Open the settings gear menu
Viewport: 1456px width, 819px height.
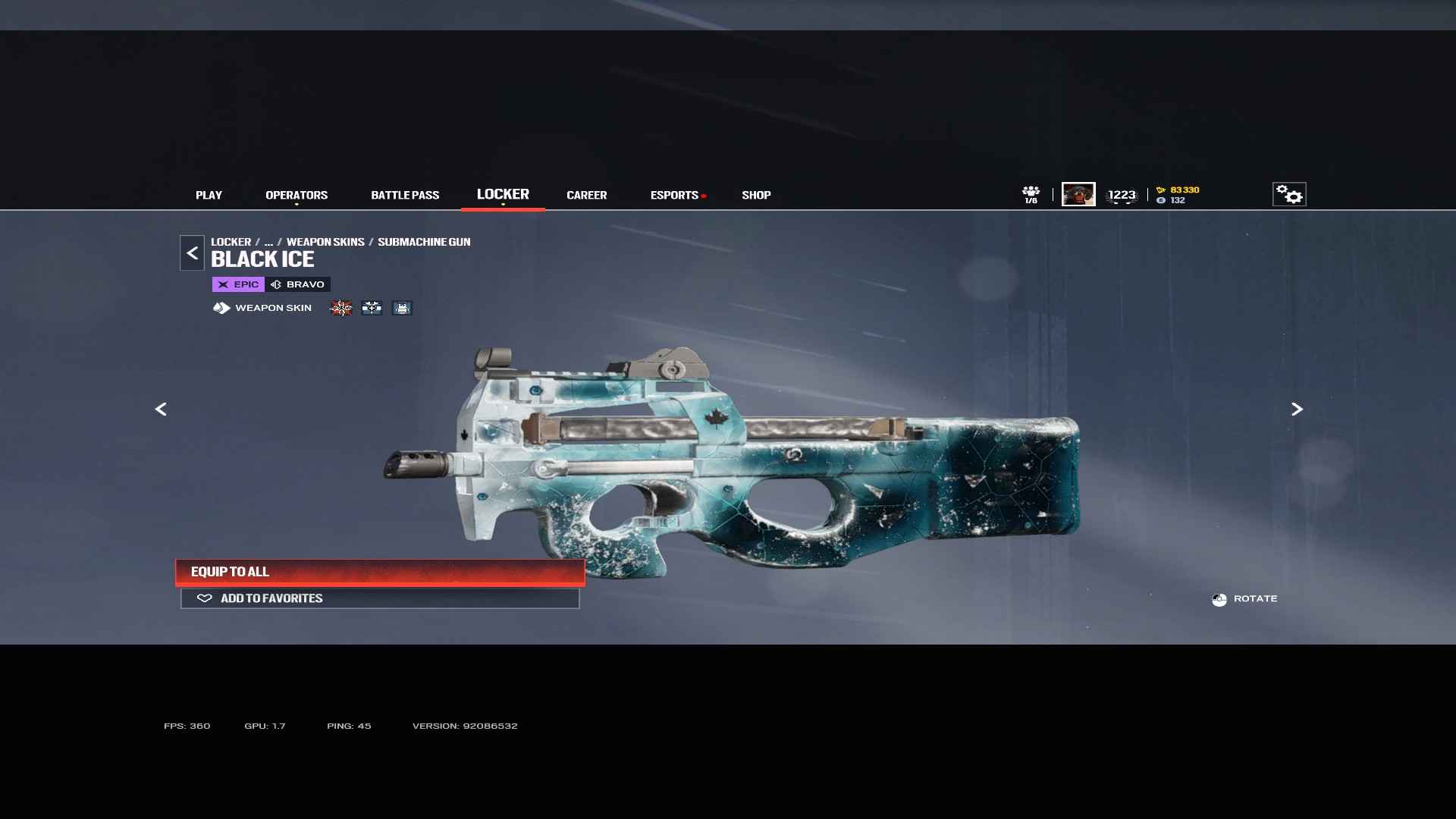(1288, 194)
